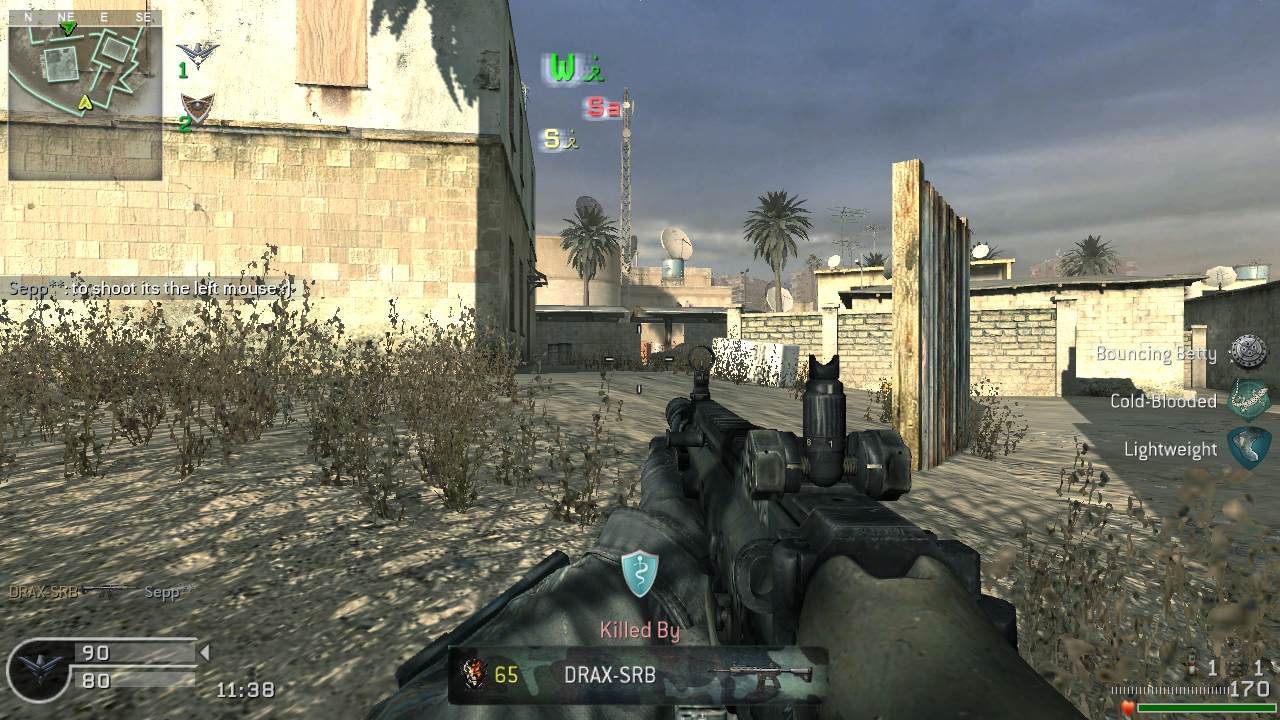Select the Cold-Blooded perk icon
1280x720 pixels.
point(1248,400)
